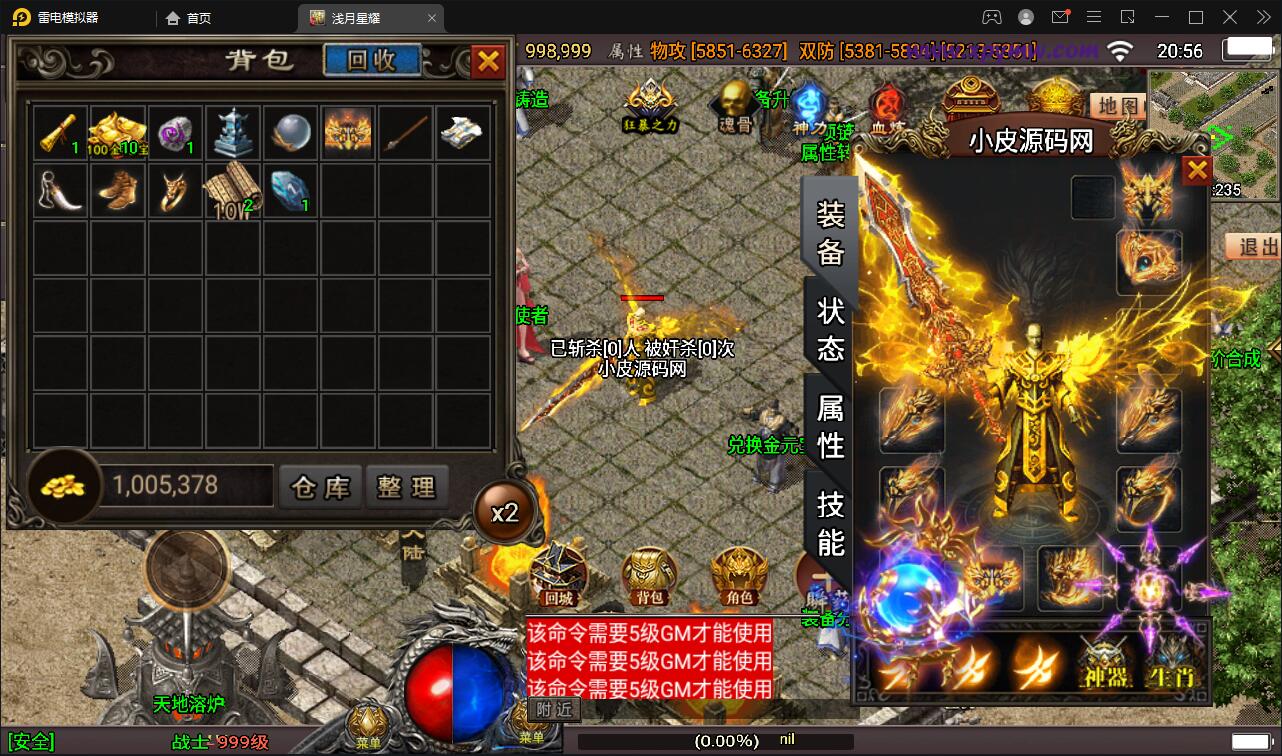
Task: Open the 技能 skills tab
Action: point(831,523)
